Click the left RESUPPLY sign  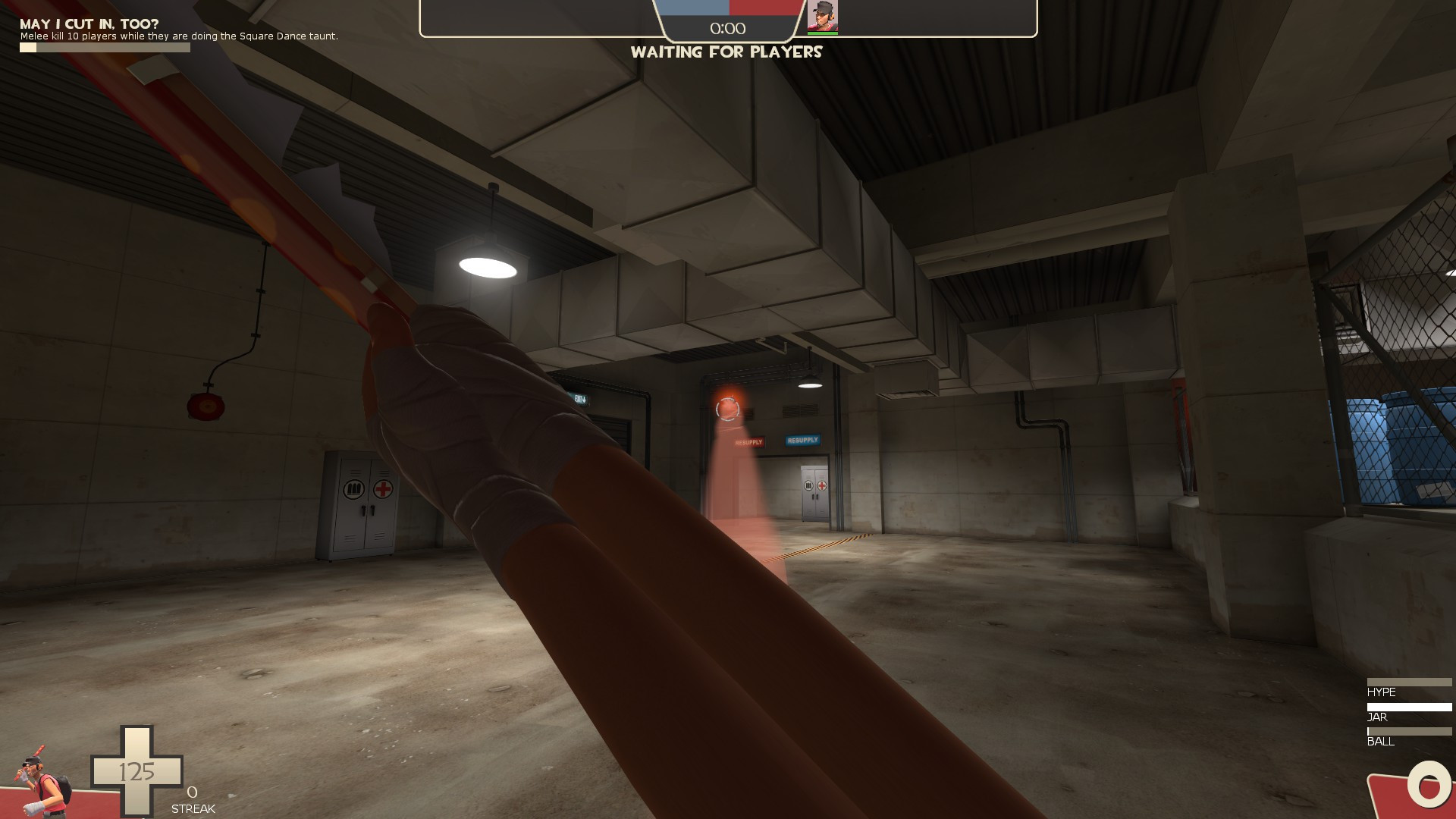[x=748, y=442]
